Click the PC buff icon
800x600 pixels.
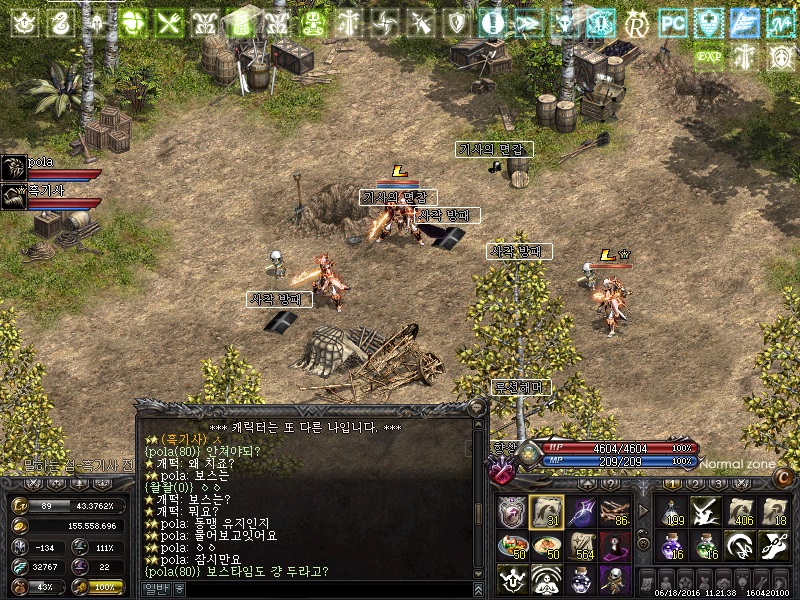(x=673, y=21)
